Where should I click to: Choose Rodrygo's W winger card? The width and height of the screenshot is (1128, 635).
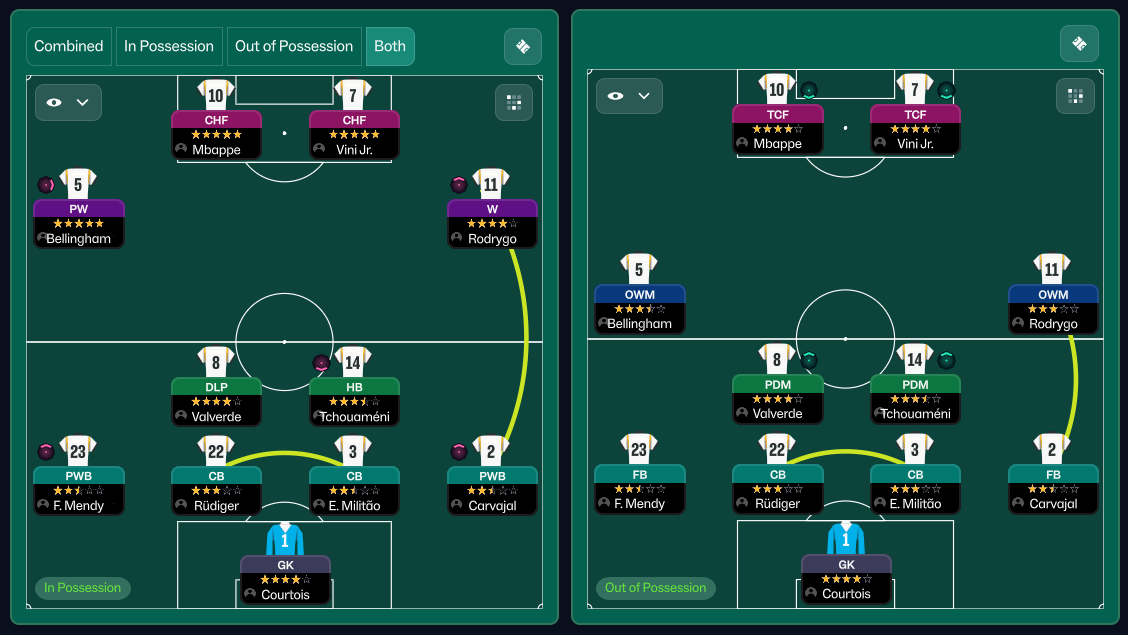click(x=492, y=223)
